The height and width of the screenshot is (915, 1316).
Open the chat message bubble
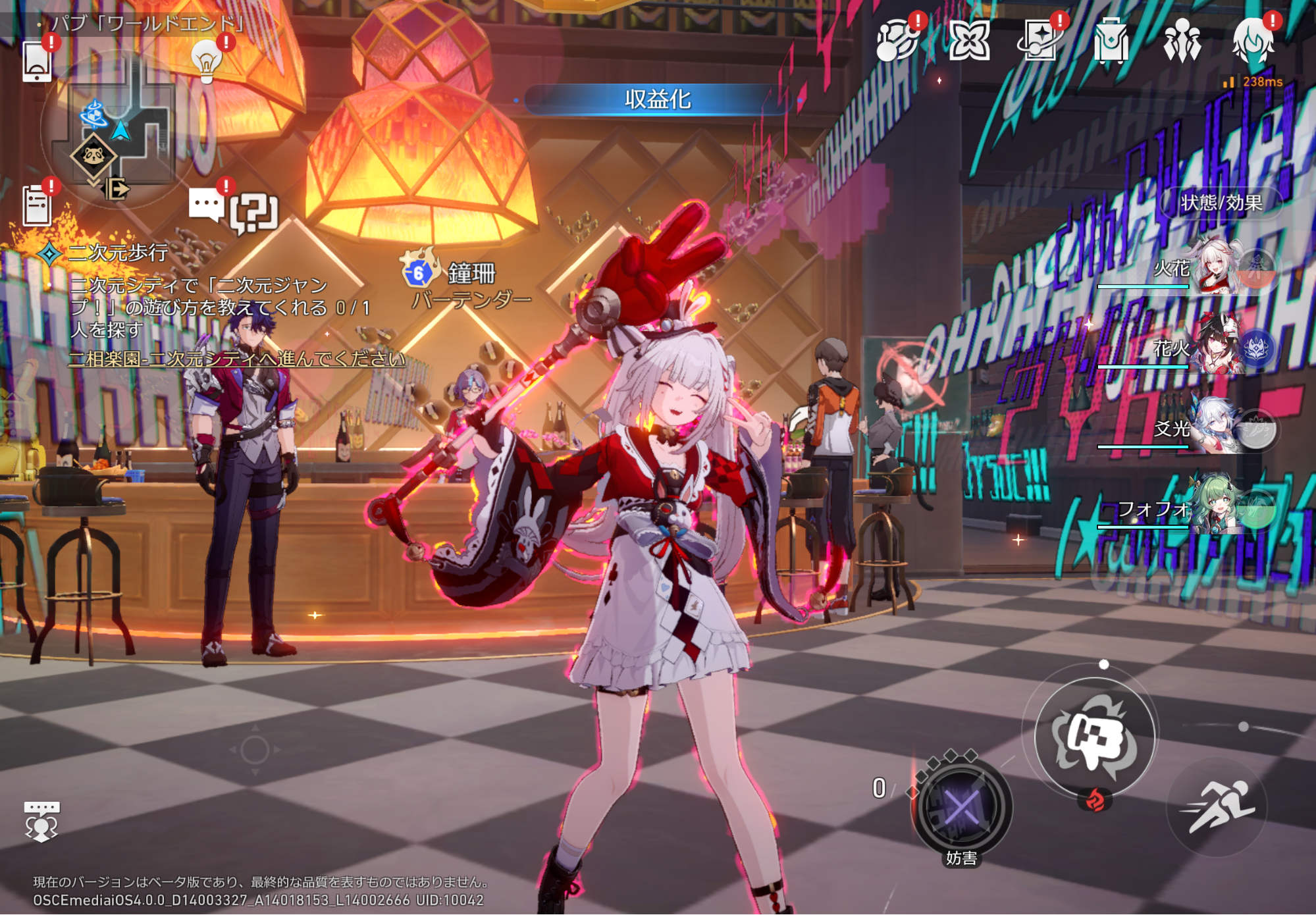click(x=207, y=205)
